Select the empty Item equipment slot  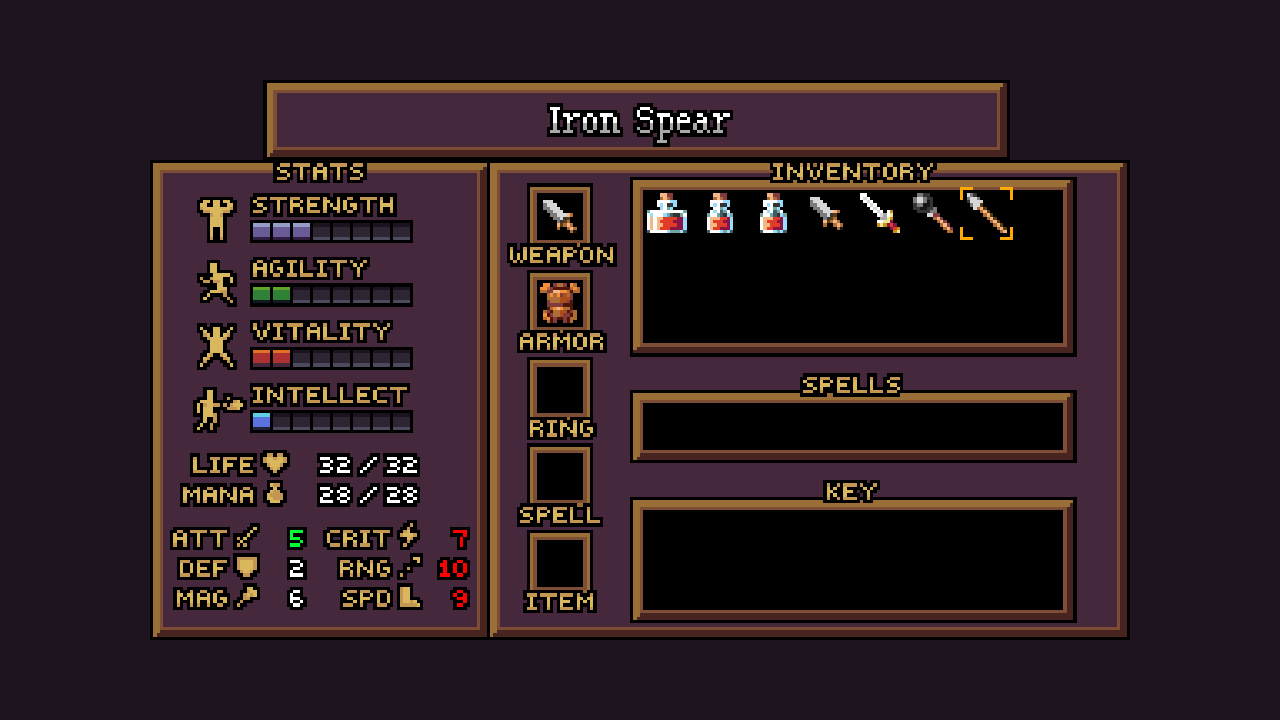click(x=560, y=561)
